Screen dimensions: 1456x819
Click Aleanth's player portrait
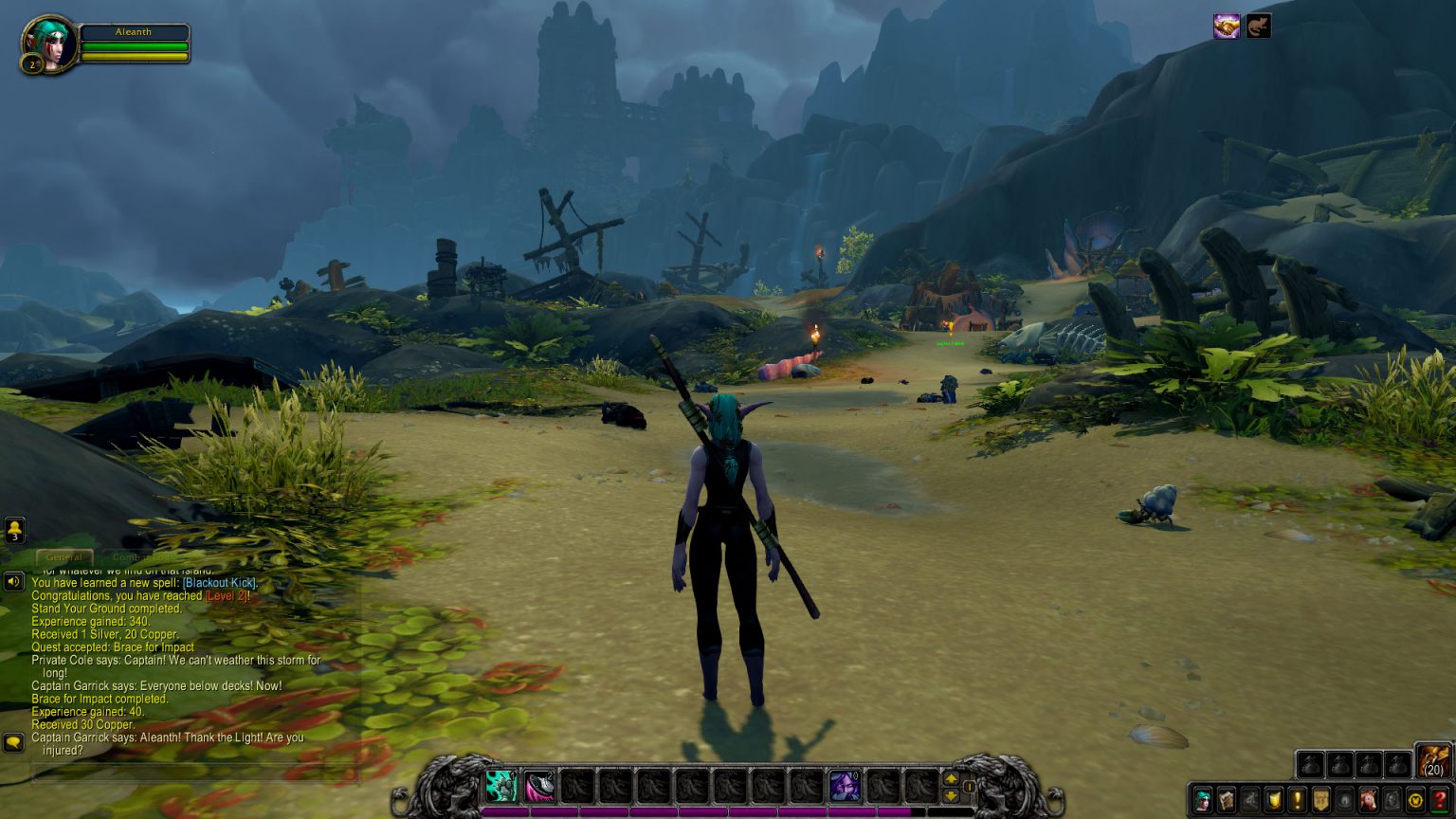pos(48,44)
